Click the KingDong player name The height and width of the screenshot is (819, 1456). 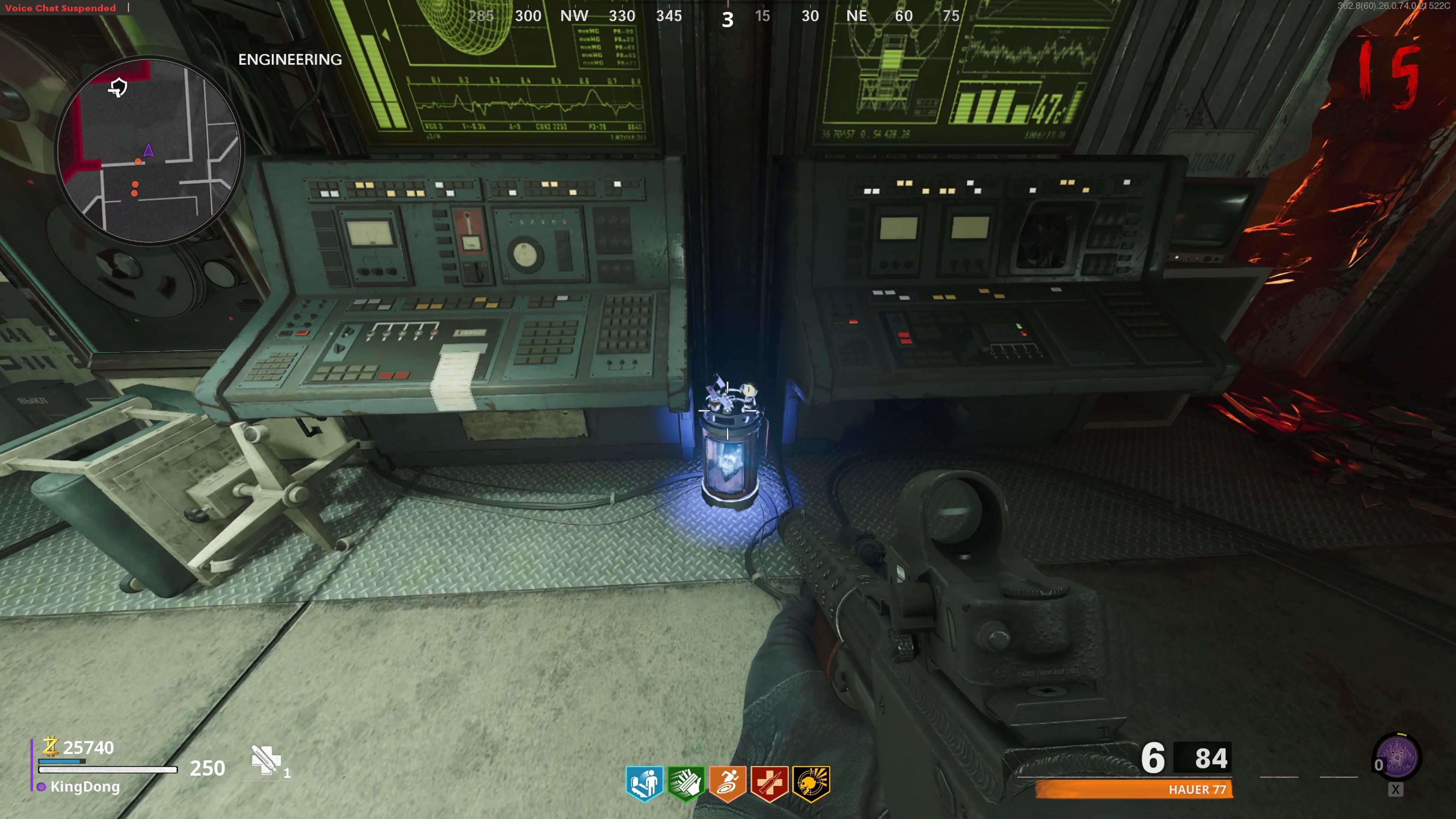click(x=85, y=787)
